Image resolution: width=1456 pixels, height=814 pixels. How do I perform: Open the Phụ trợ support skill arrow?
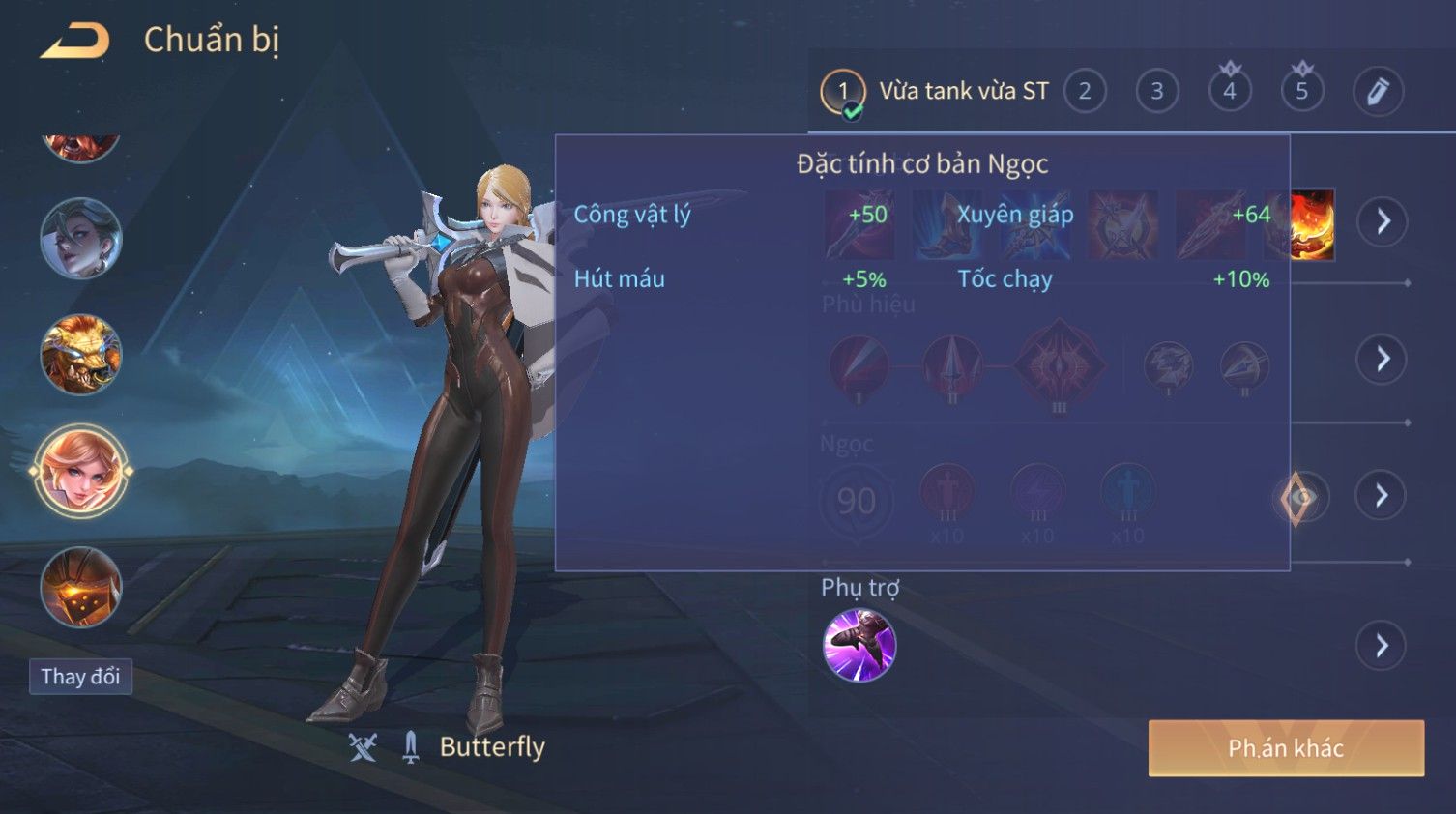pos(1382,646)
